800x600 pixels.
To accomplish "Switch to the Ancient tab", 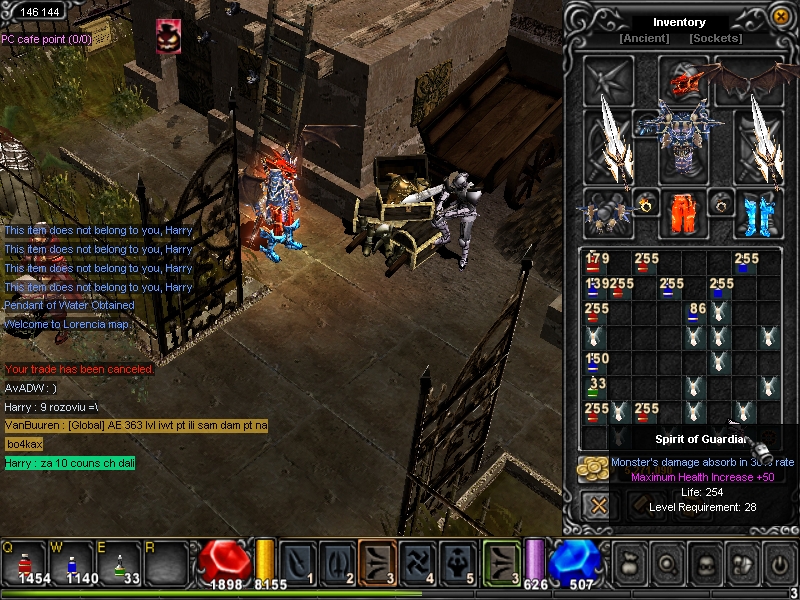I will 644,39.
